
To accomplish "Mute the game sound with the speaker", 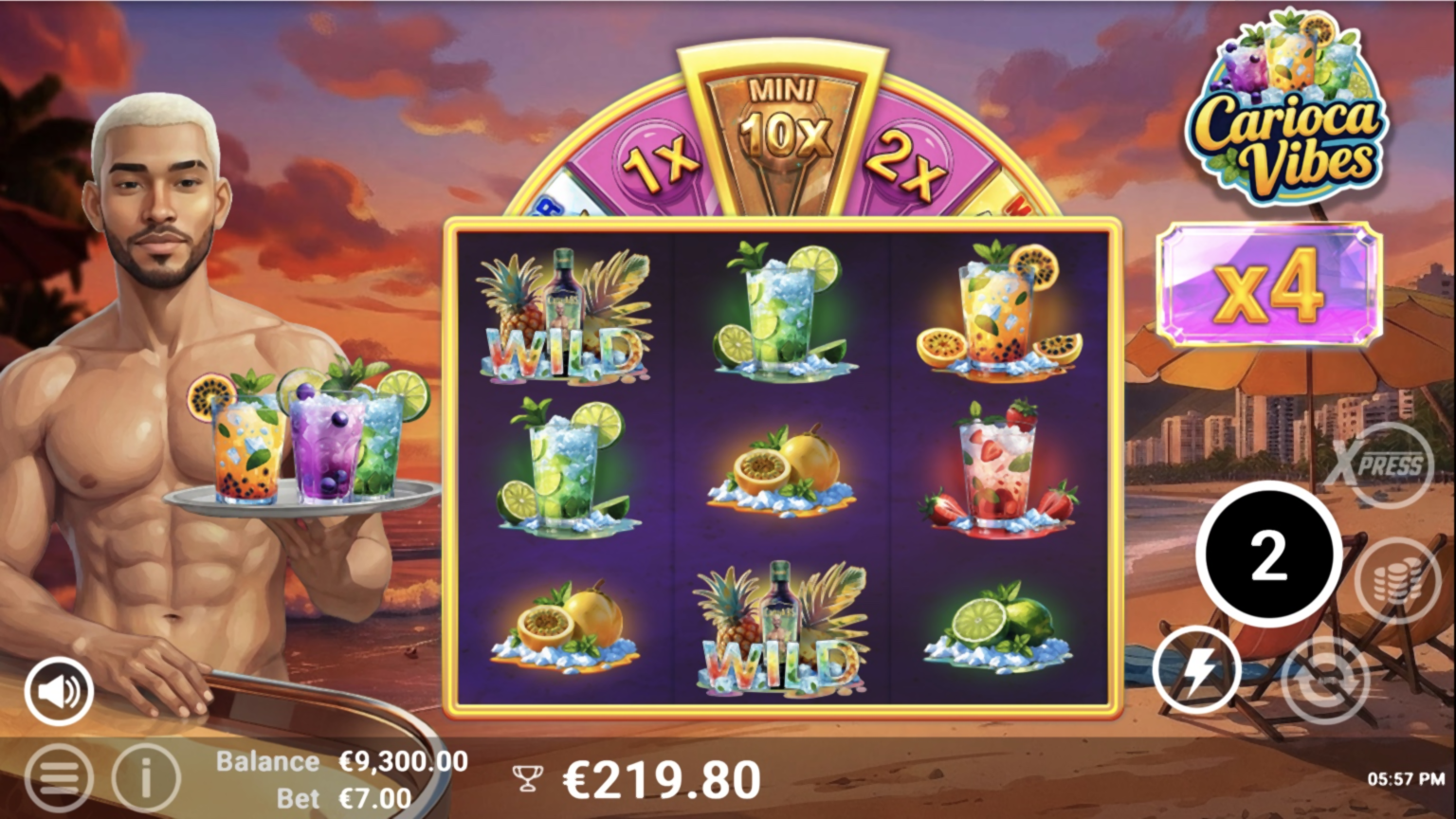I will point(57,690).
